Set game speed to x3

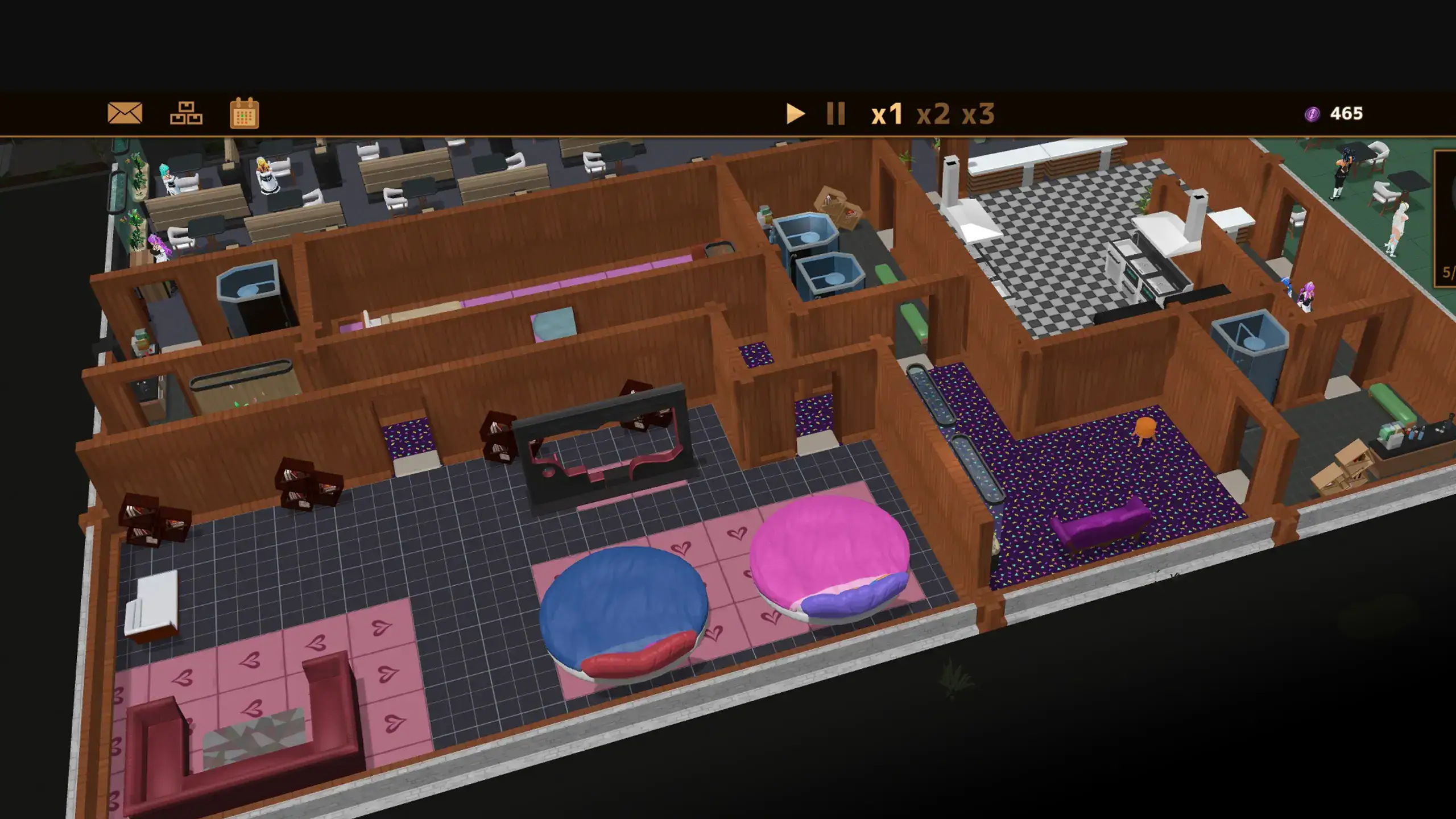click(x=978, y=114)
